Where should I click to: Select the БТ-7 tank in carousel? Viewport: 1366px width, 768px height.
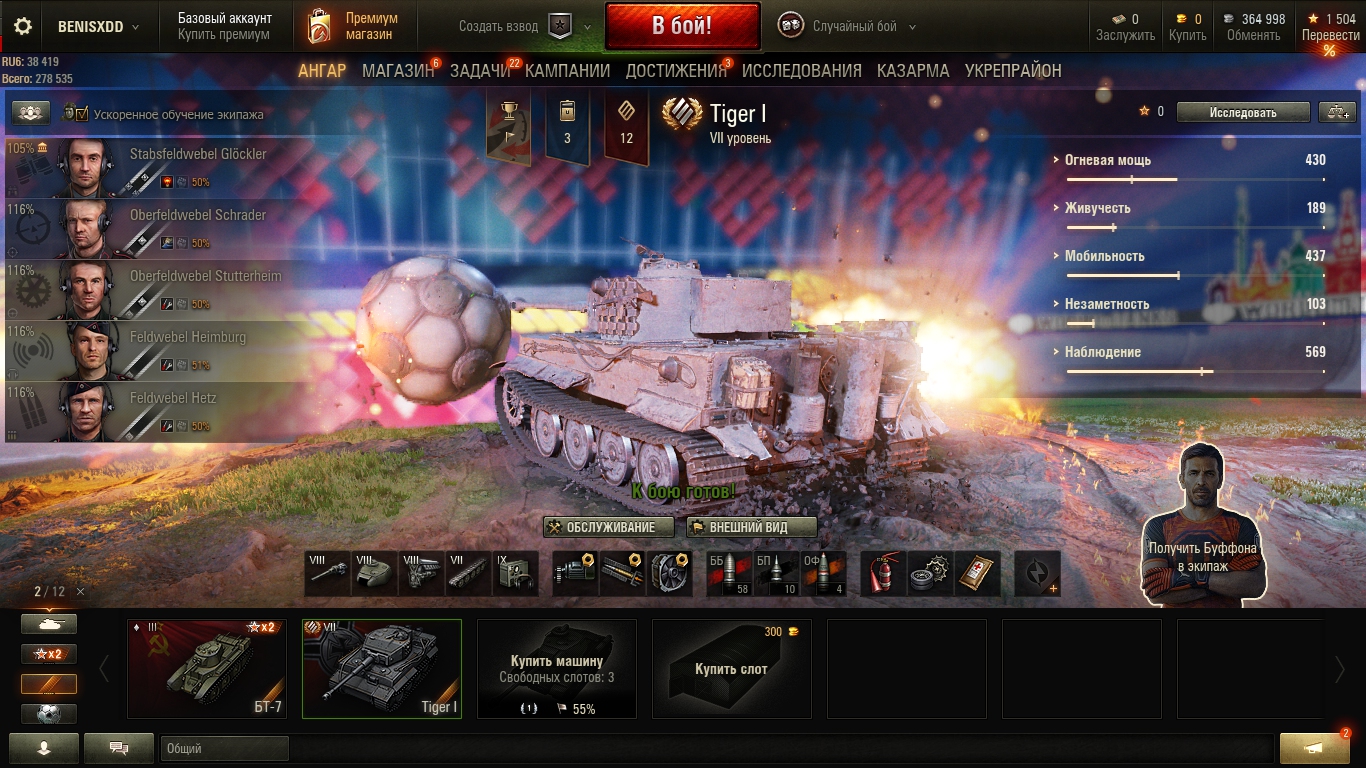coord(207,668)
